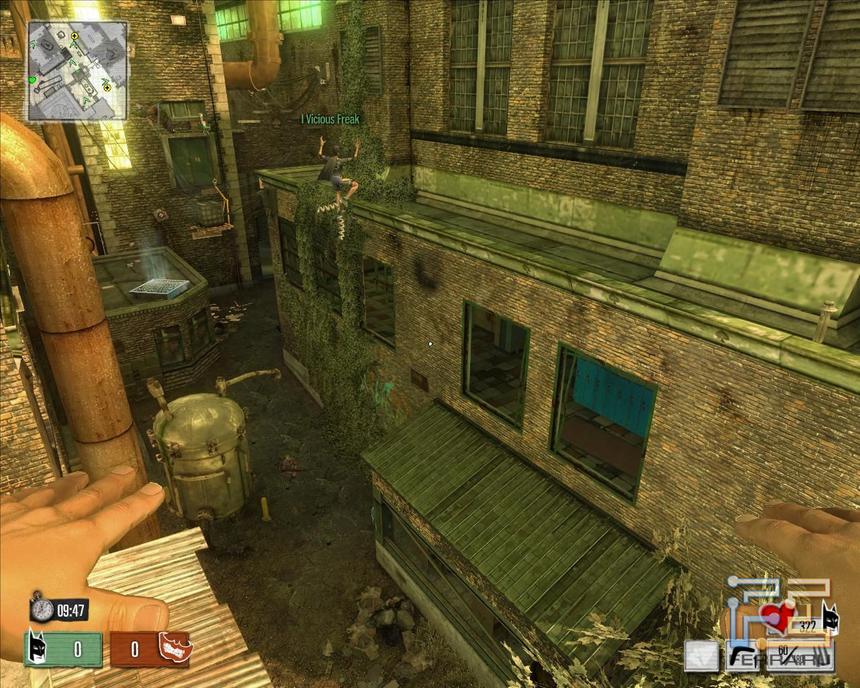This screenshot has height=688, width=860.
Task: Select the down-arrow gadget slot
Action: (701, 657)
